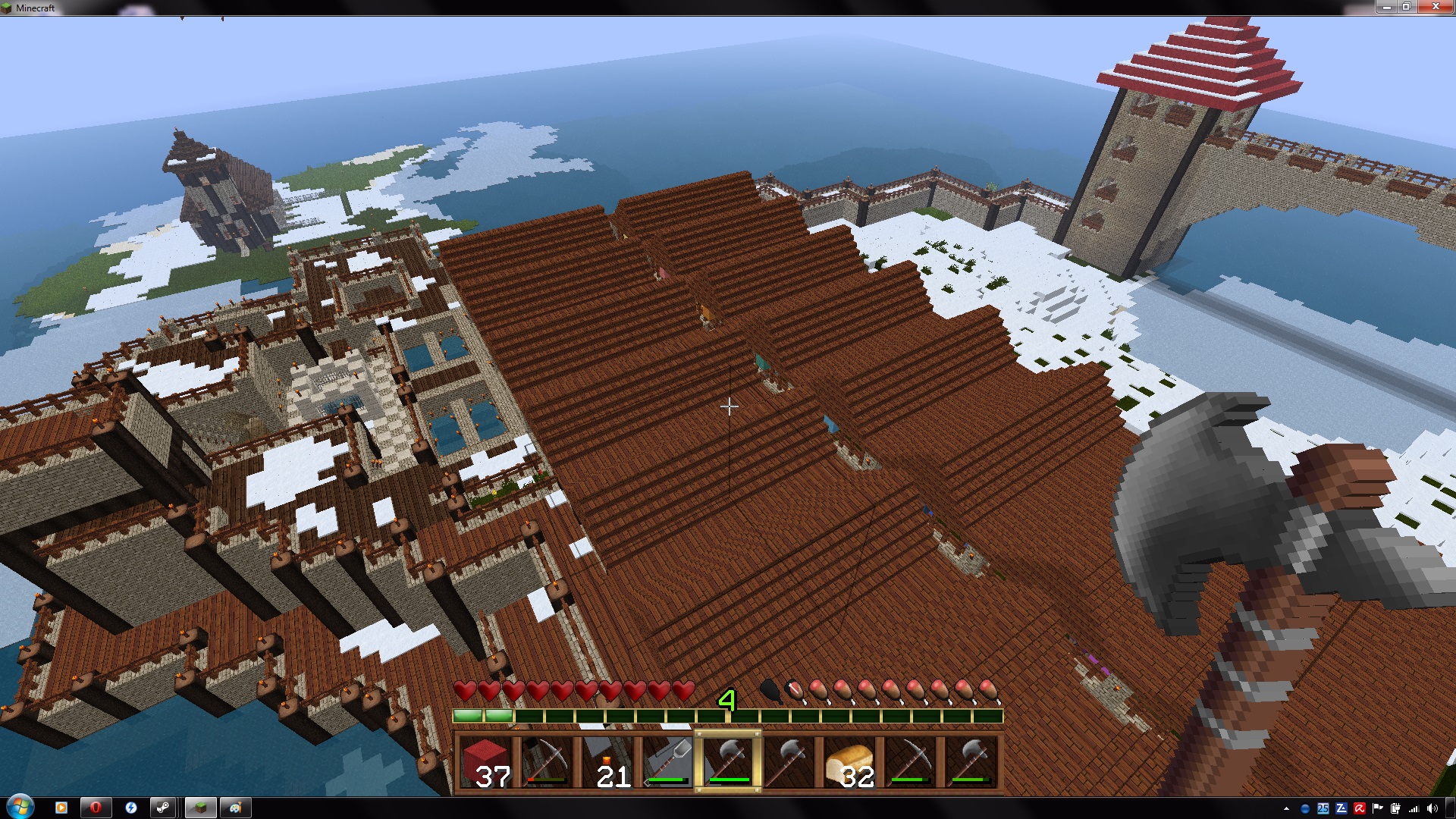
Task: Click the highlighted axe hotbar slot
Action: click(x=728, y=762)
